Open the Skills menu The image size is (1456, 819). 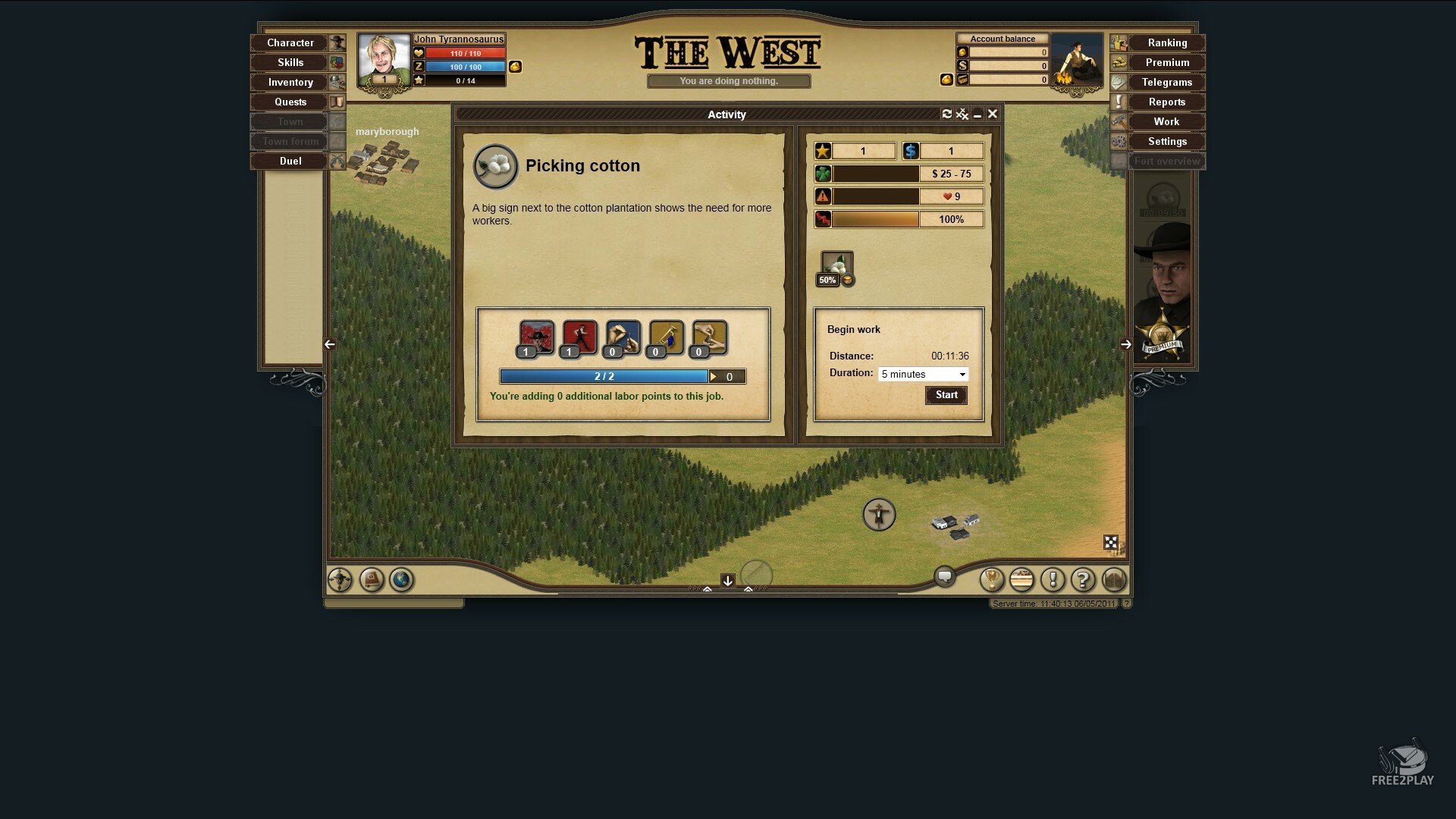tap(290, 63)
